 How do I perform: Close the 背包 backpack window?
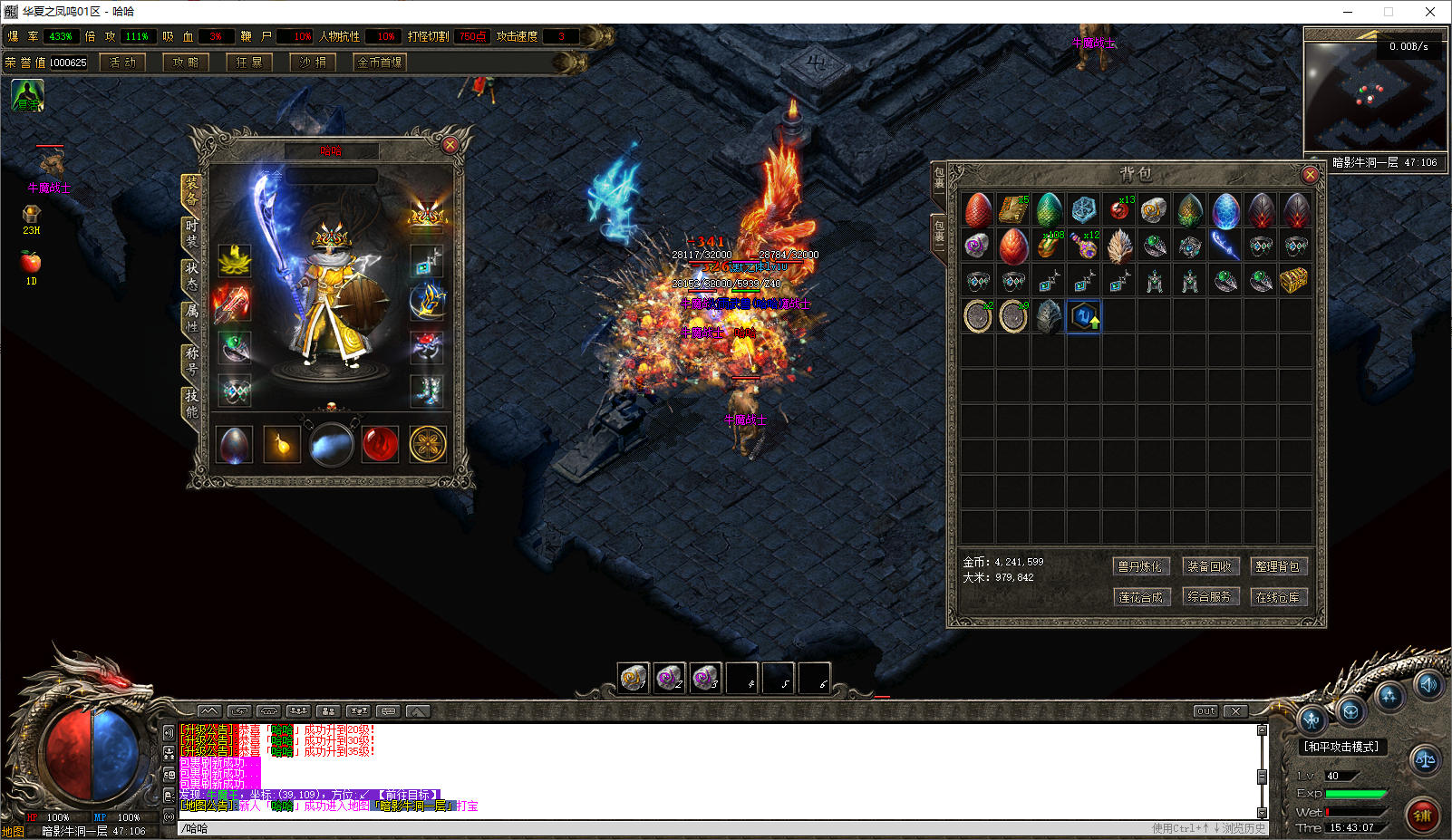(x=1309, y=174)
